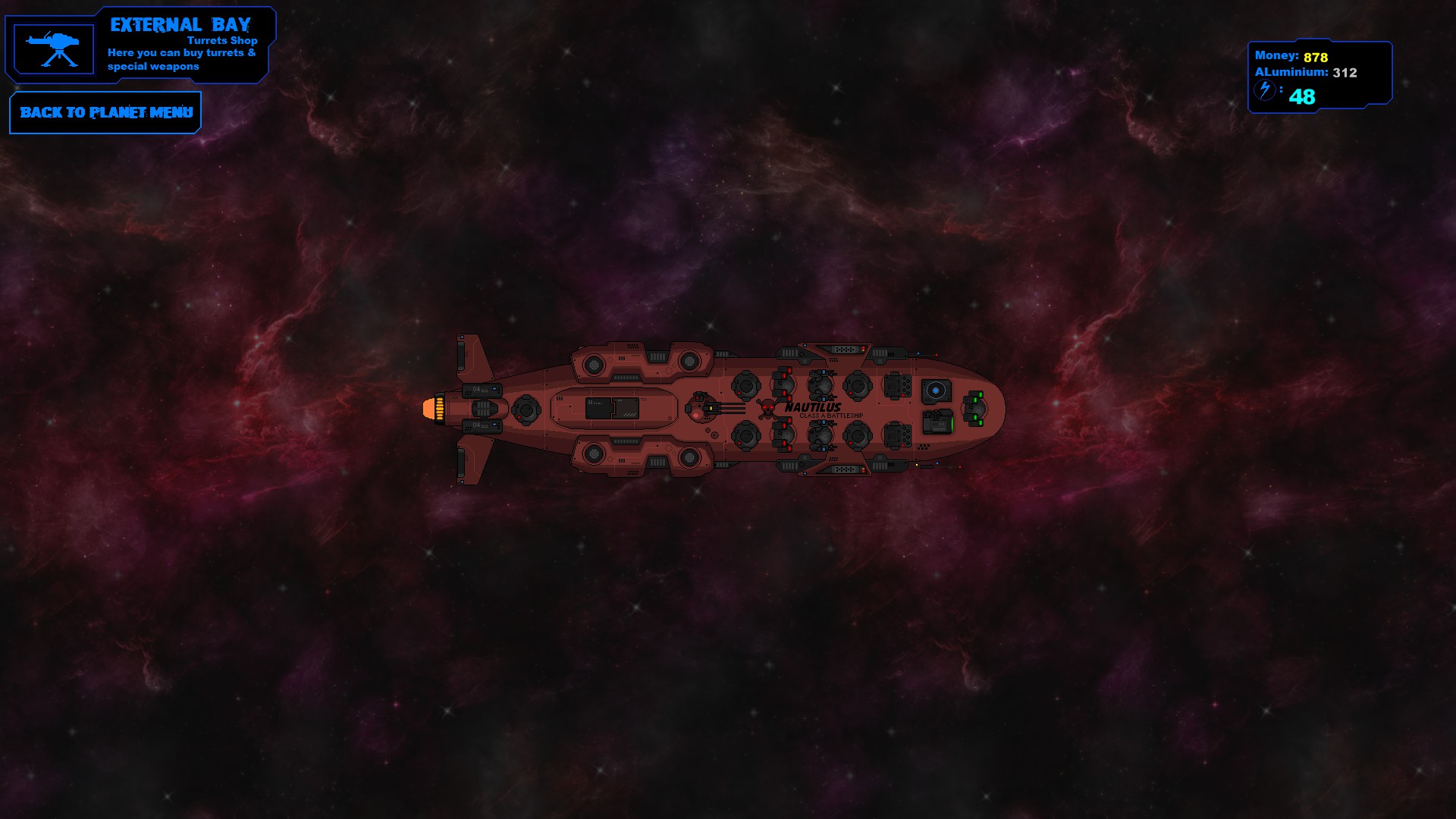Click the BACK TO PLANET MENU button
1456x819 pixels.
(x=105, y=112)
